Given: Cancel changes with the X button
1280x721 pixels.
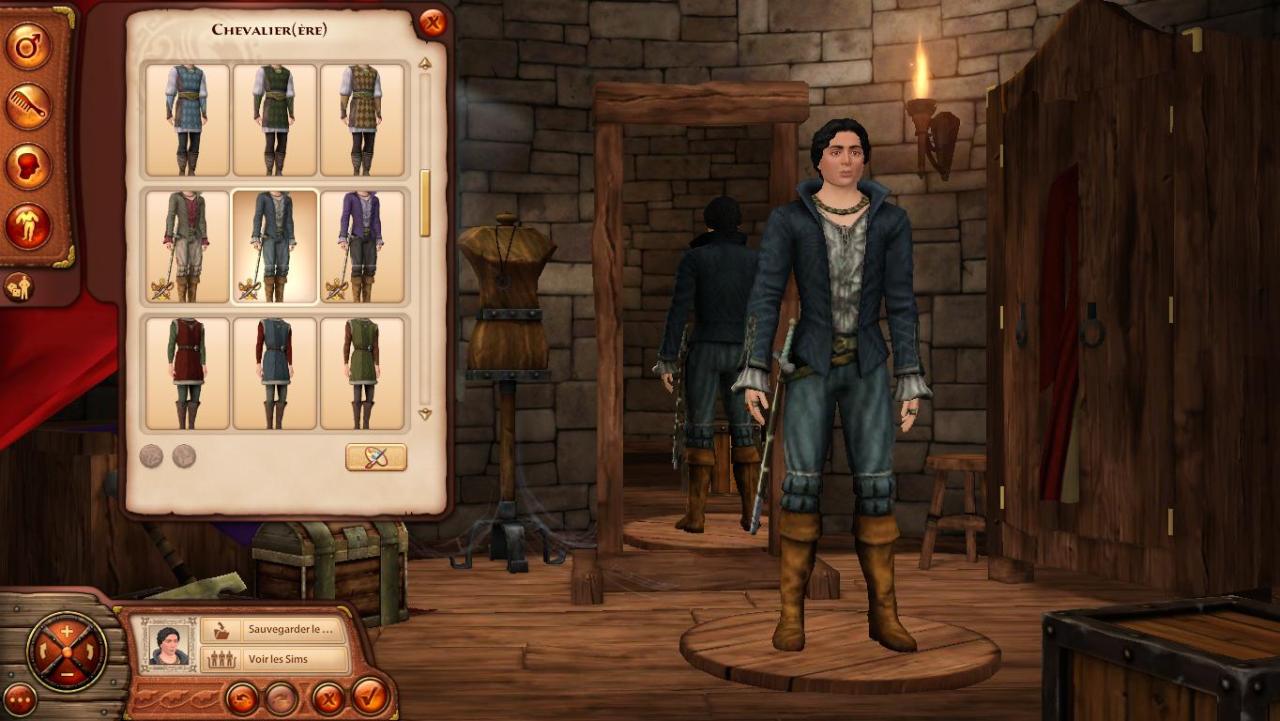Looking at the screenshot, I should coord(327,697).
